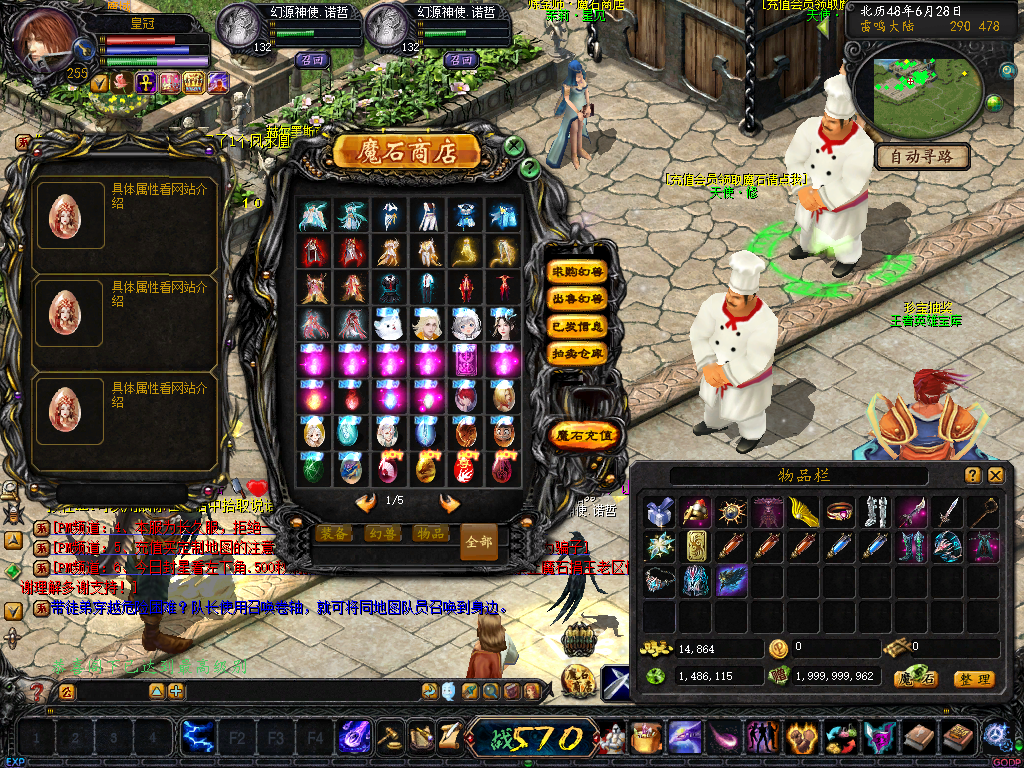Select the white cat pet shop item
The image size is (1024, 768).
(x=388, y=323)
